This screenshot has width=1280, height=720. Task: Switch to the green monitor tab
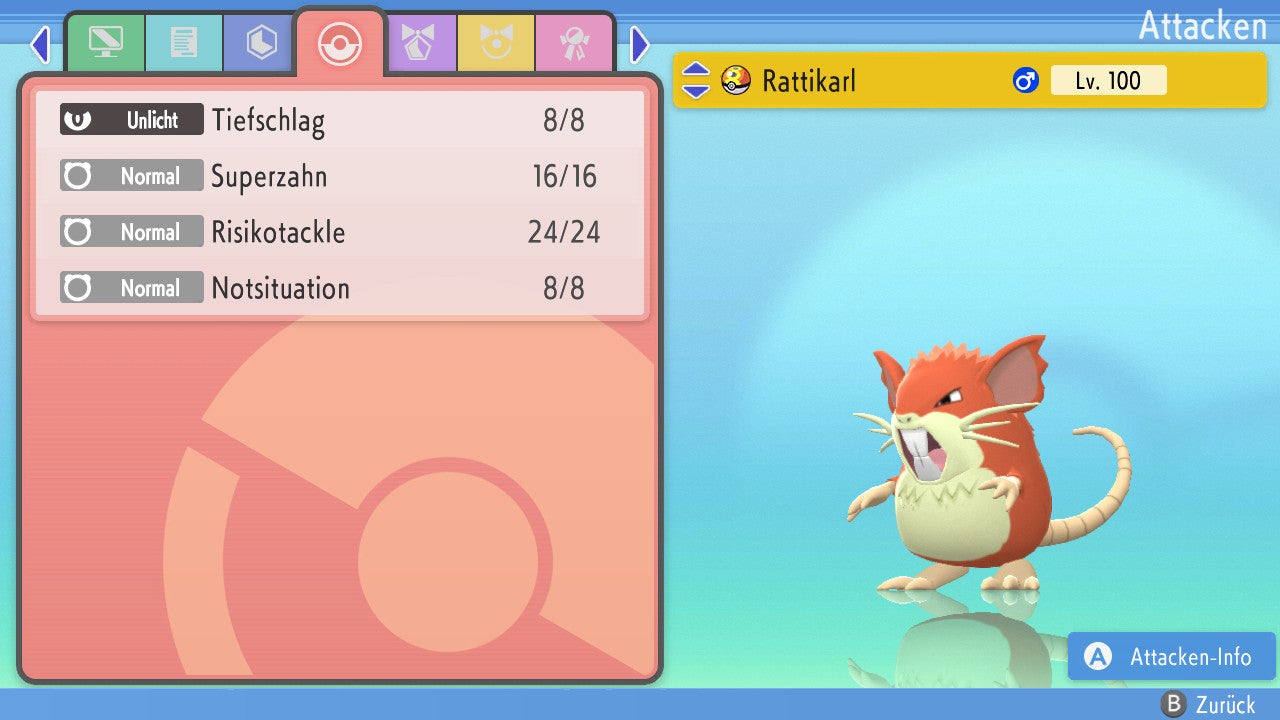tap(105, 42)
